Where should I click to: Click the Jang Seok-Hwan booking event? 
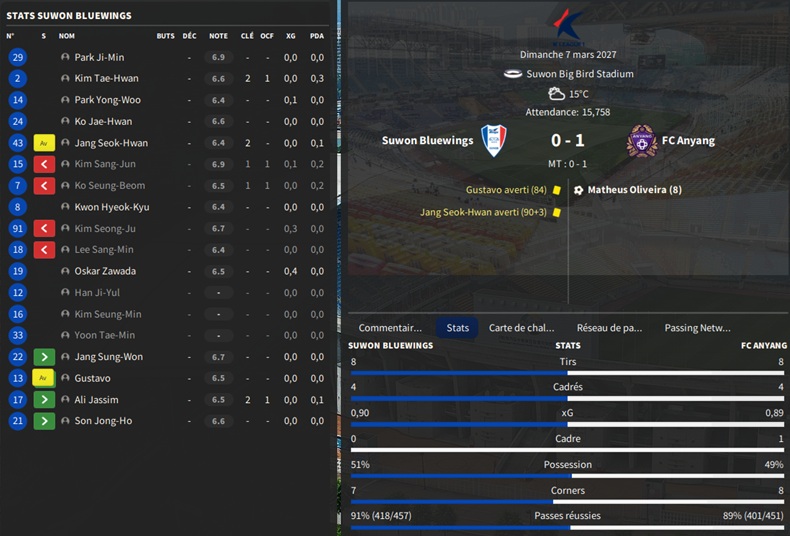click(x=484, y=212)
